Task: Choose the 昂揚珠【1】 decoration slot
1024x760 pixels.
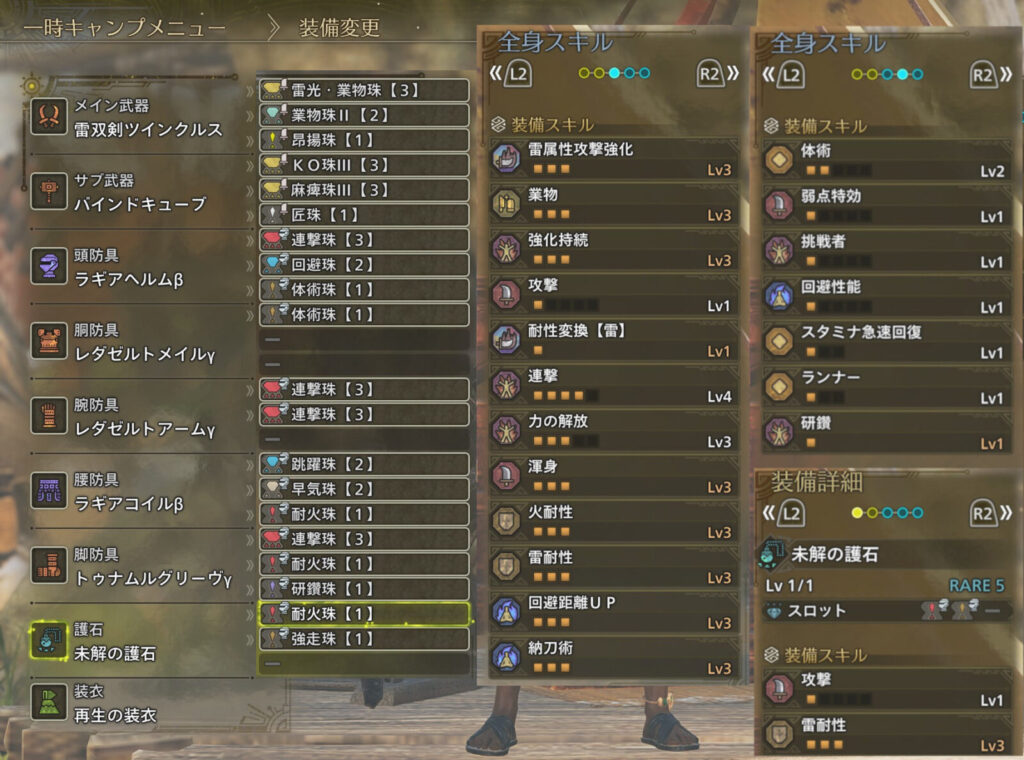Action: (364, 140)
